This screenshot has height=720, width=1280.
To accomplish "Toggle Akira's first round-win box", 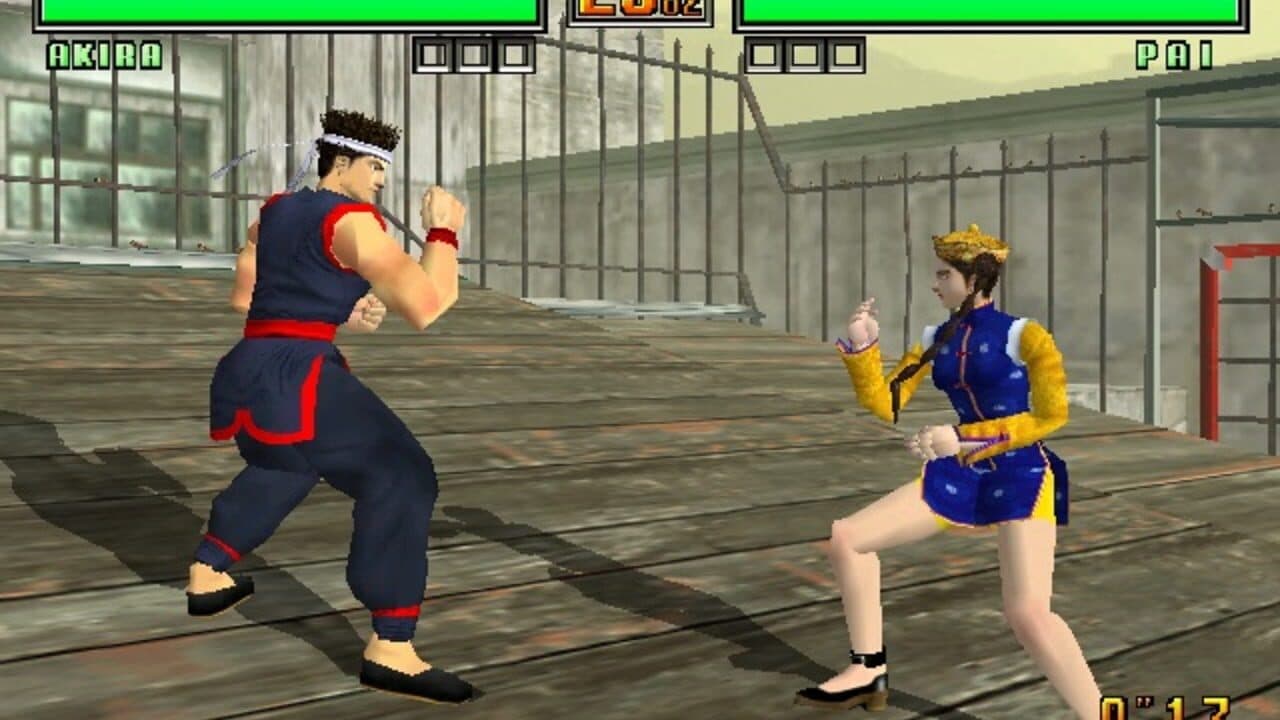I will [x=435, y=55].
